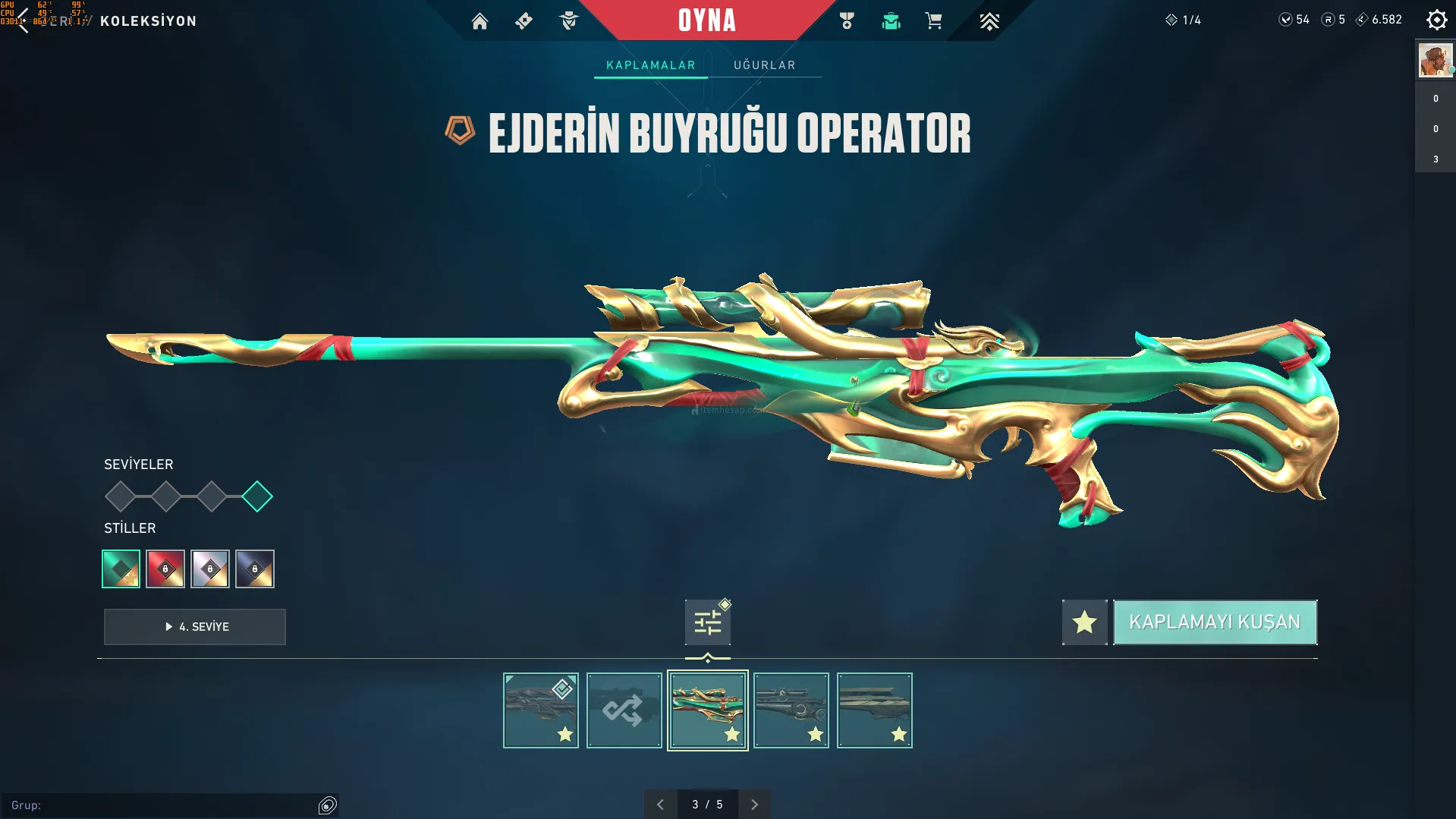
Task: Choose the locked dark blue style swatch
Action: (255, 569)
